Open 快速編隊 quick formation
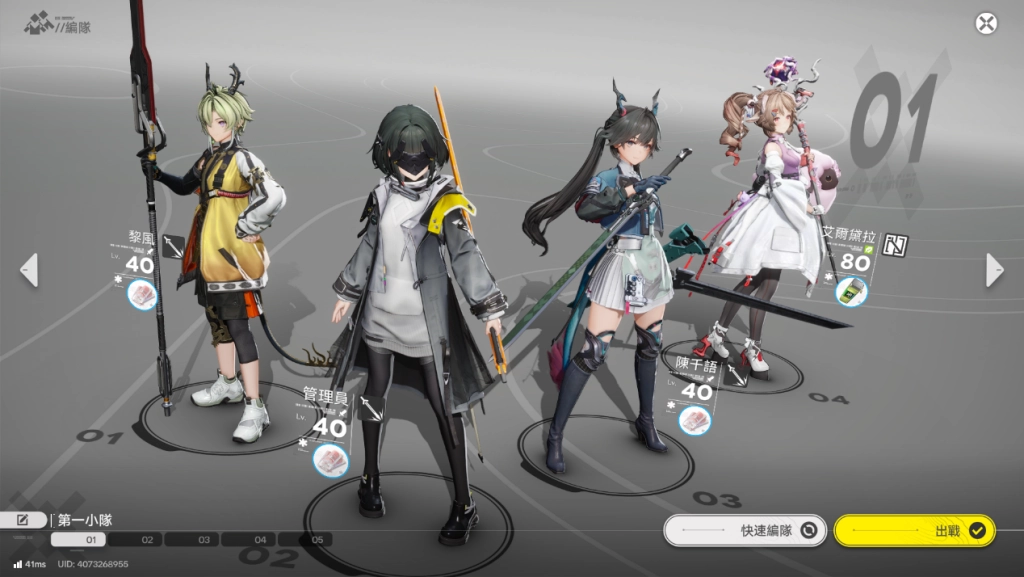The height and width of the screenshot is (577, 1024). click(745, 531)
